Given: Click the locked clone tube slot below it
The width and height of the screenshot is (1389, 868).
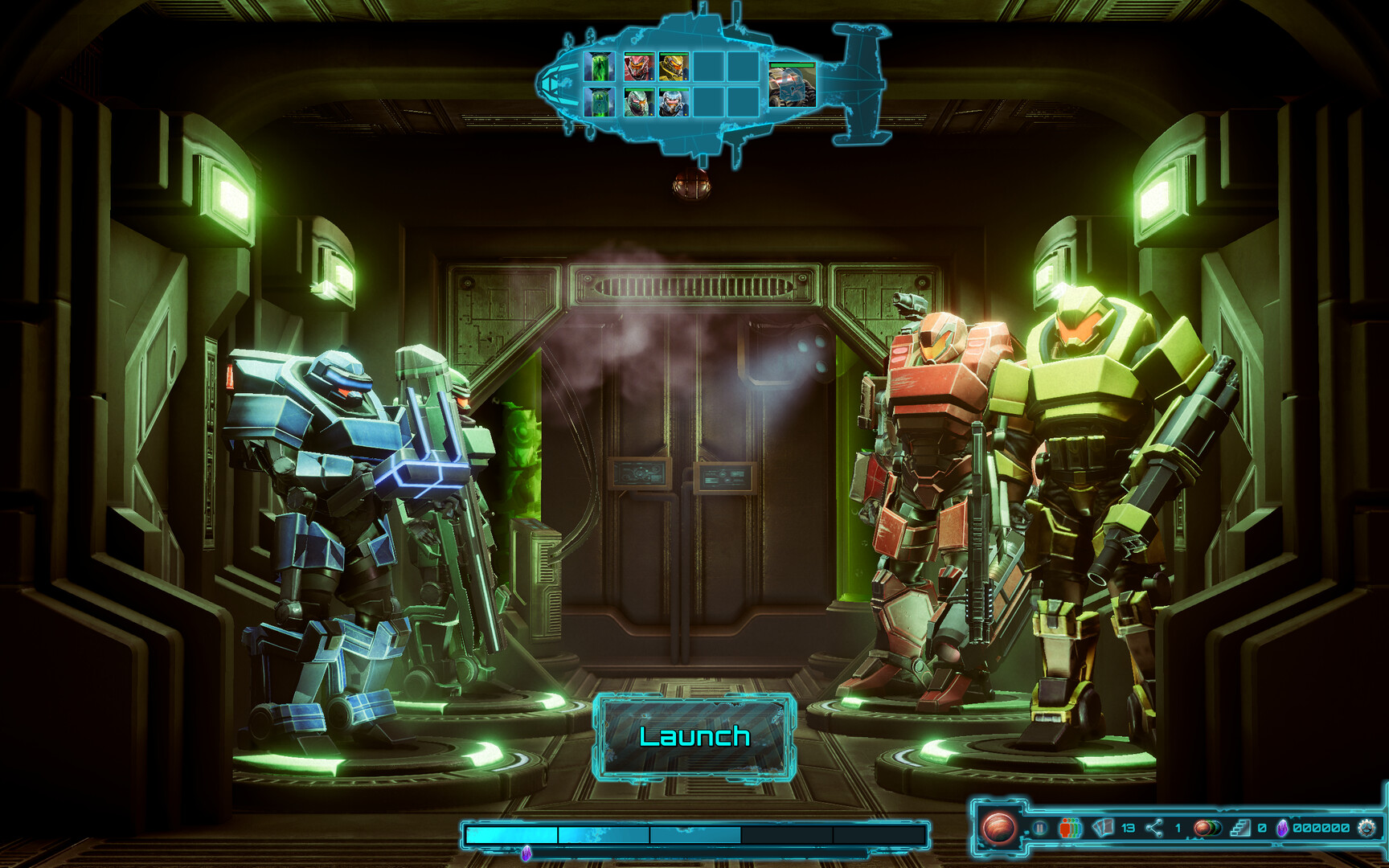Looking at the screenshot, I should pyautogui.click(x=599, y=102).
